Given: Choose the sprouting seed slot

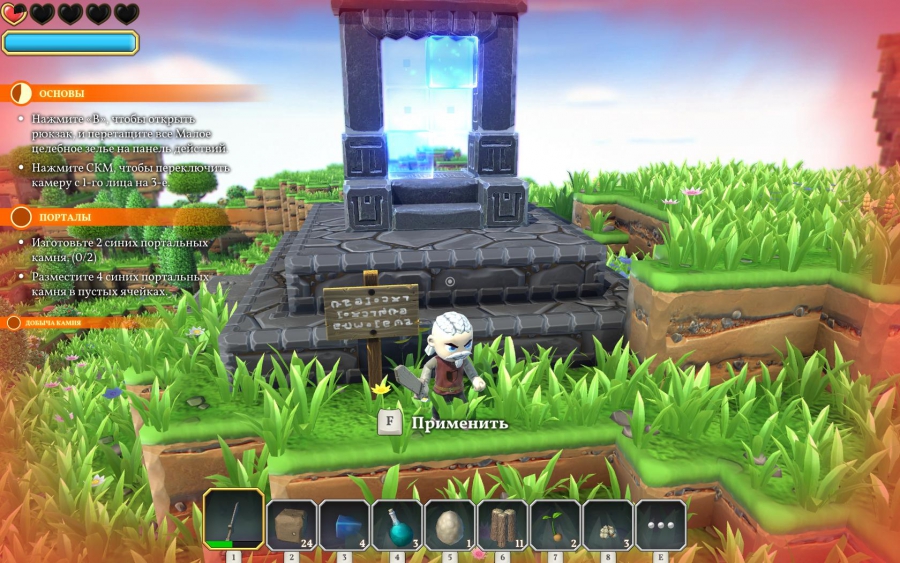Looking at the screenshot, I should pos(555,524).
